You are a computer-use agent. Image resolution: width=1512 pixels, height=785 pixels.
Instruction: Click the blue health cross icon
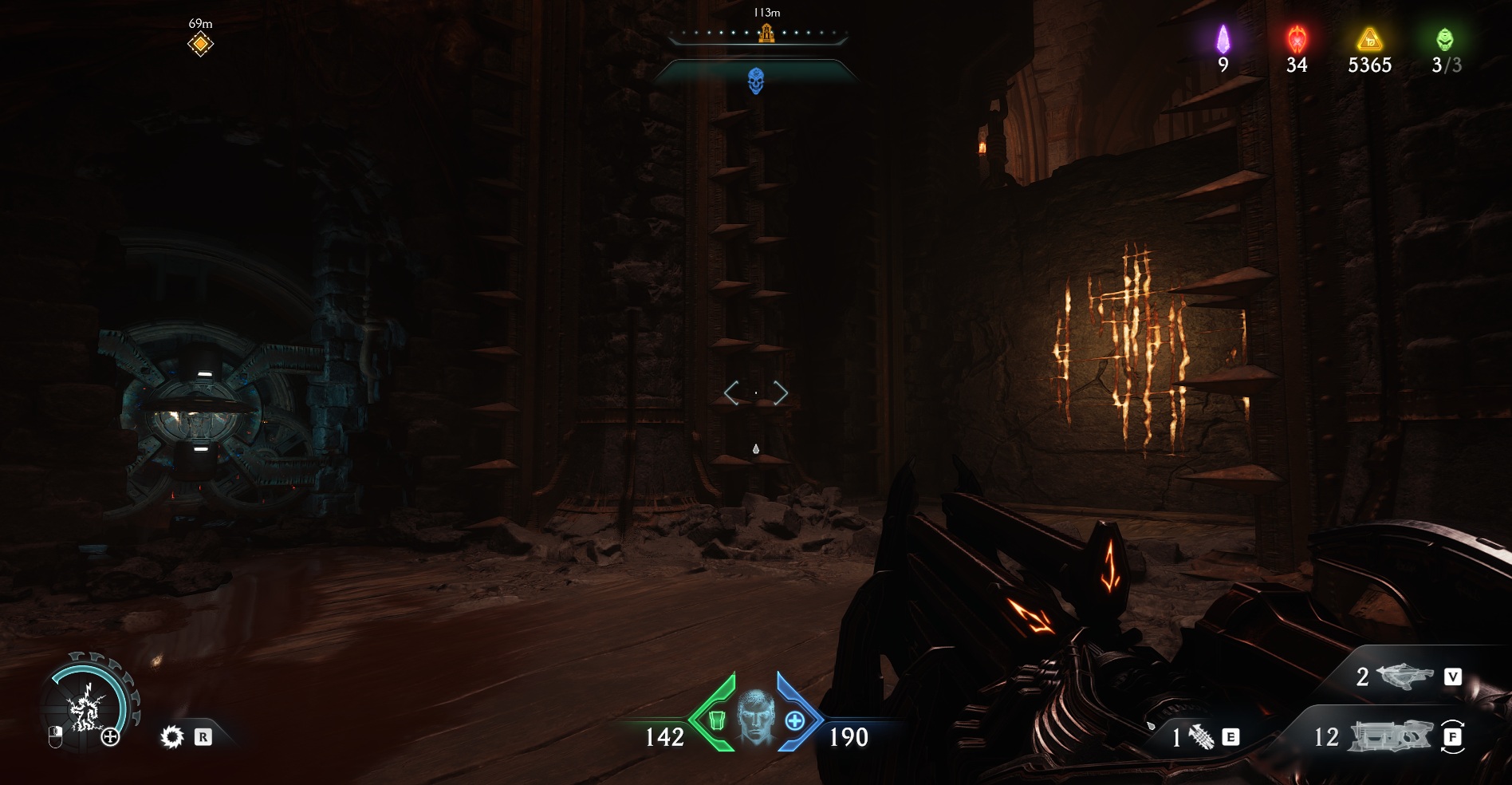(794, 721)
